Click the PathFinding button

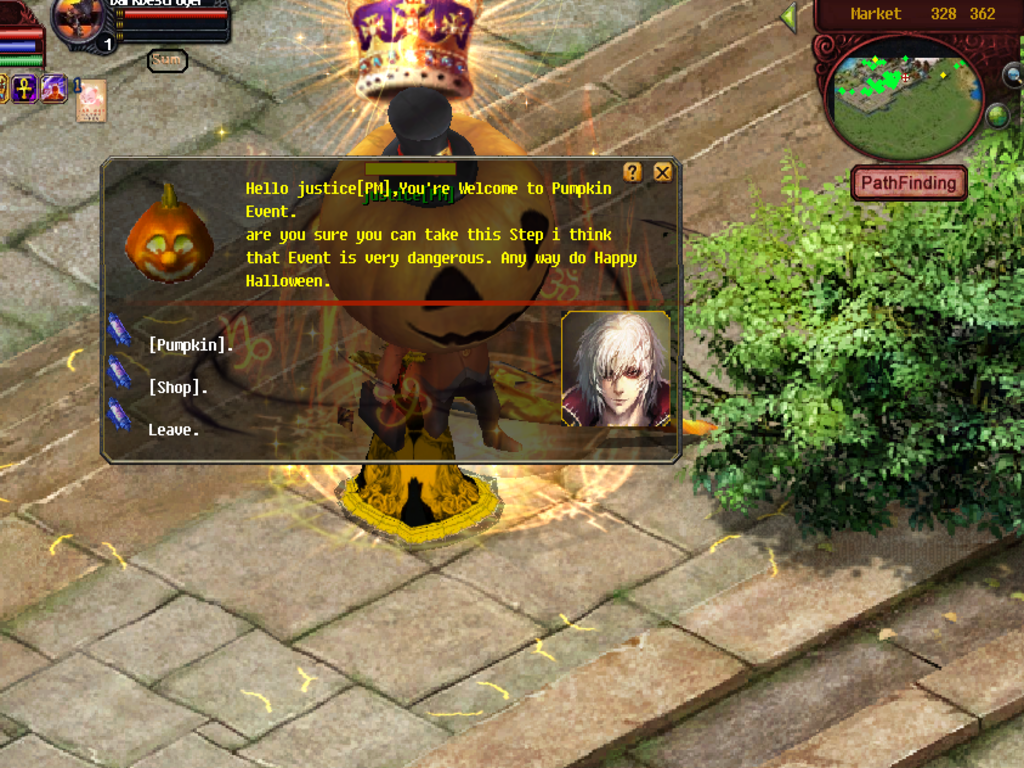point(909,183)
